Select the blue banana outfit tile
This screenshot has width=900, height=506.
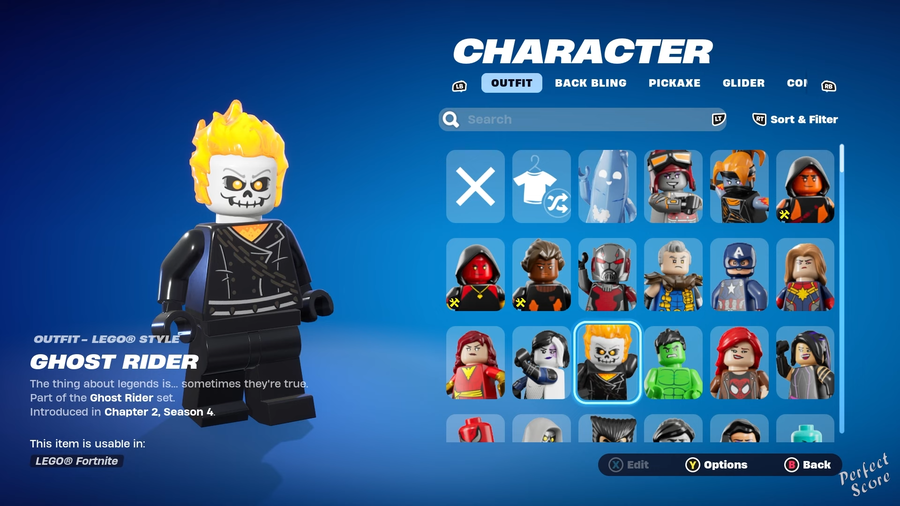click(608, 186)
